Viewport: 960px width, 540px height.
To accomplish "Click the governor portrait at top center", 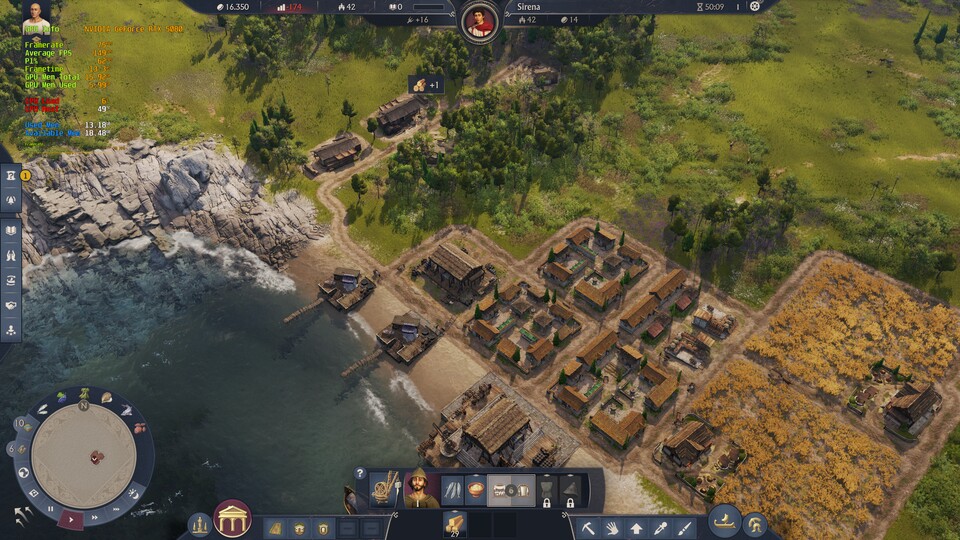I will click(481, 20).
